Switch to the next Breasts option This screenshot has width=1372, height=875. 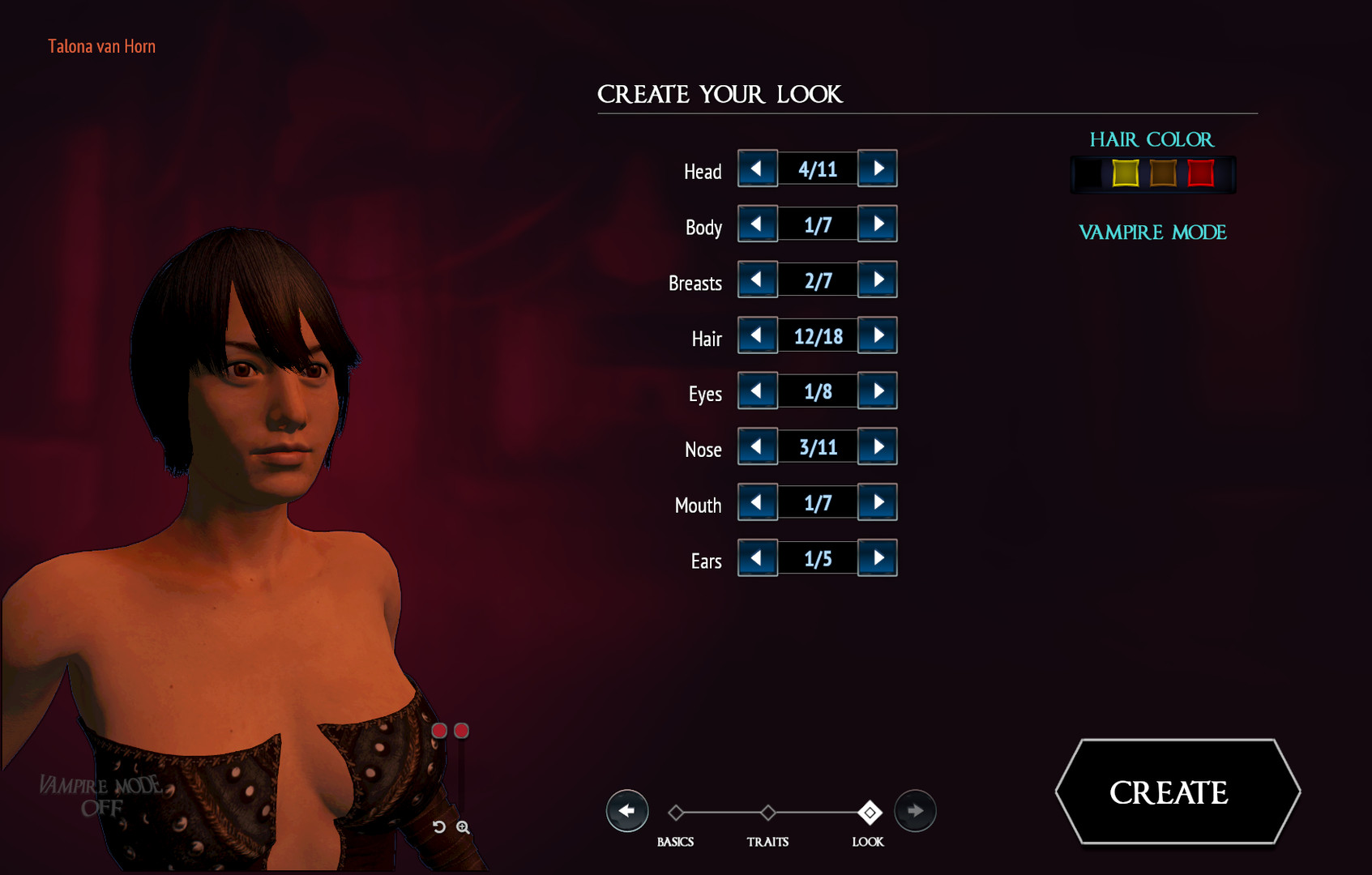click(x=877, y=280)
